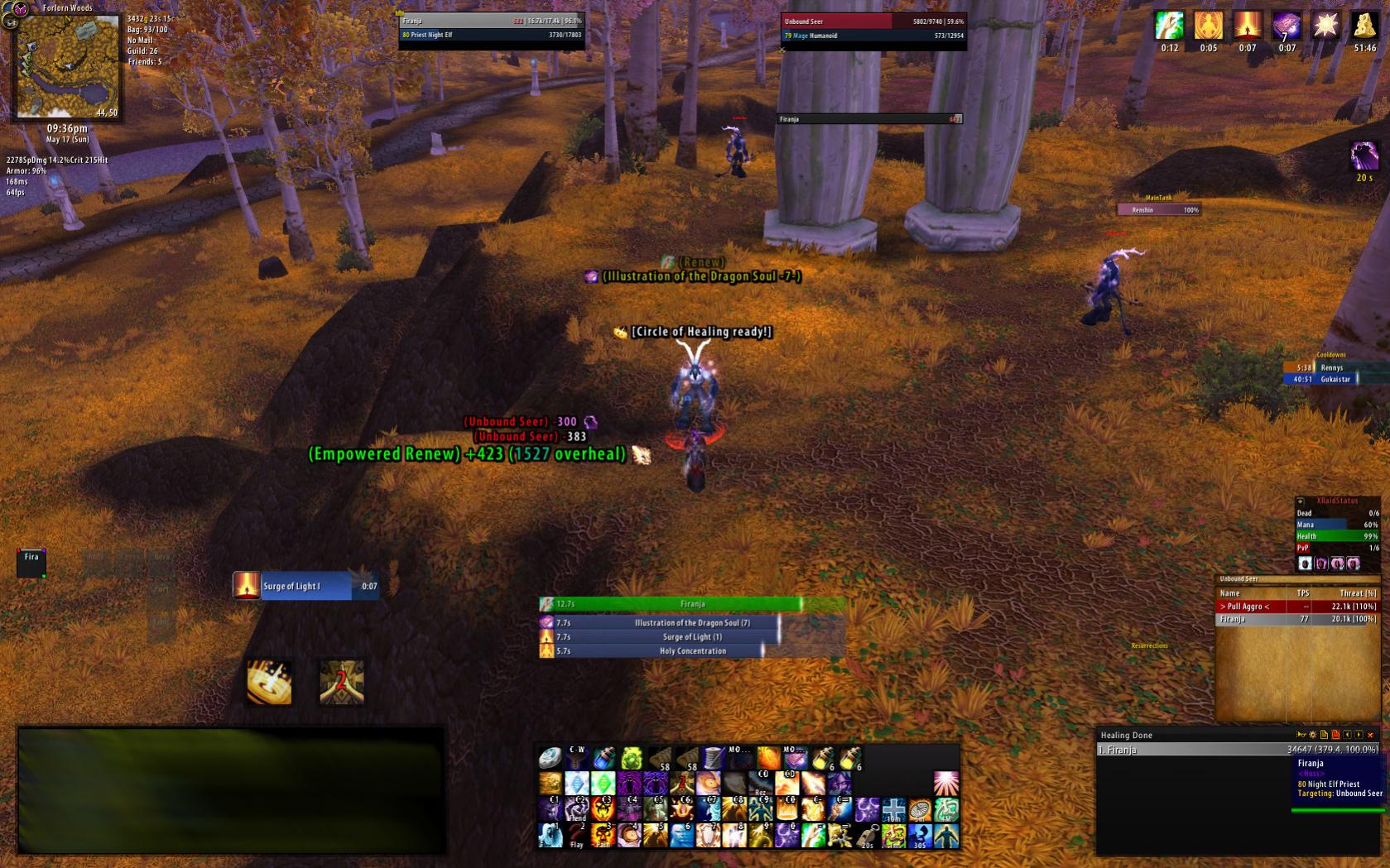Click the Illustration of the Dragon Soul buff
The height and width of the screenshot is (868, 1390).
pos(1287,26)
